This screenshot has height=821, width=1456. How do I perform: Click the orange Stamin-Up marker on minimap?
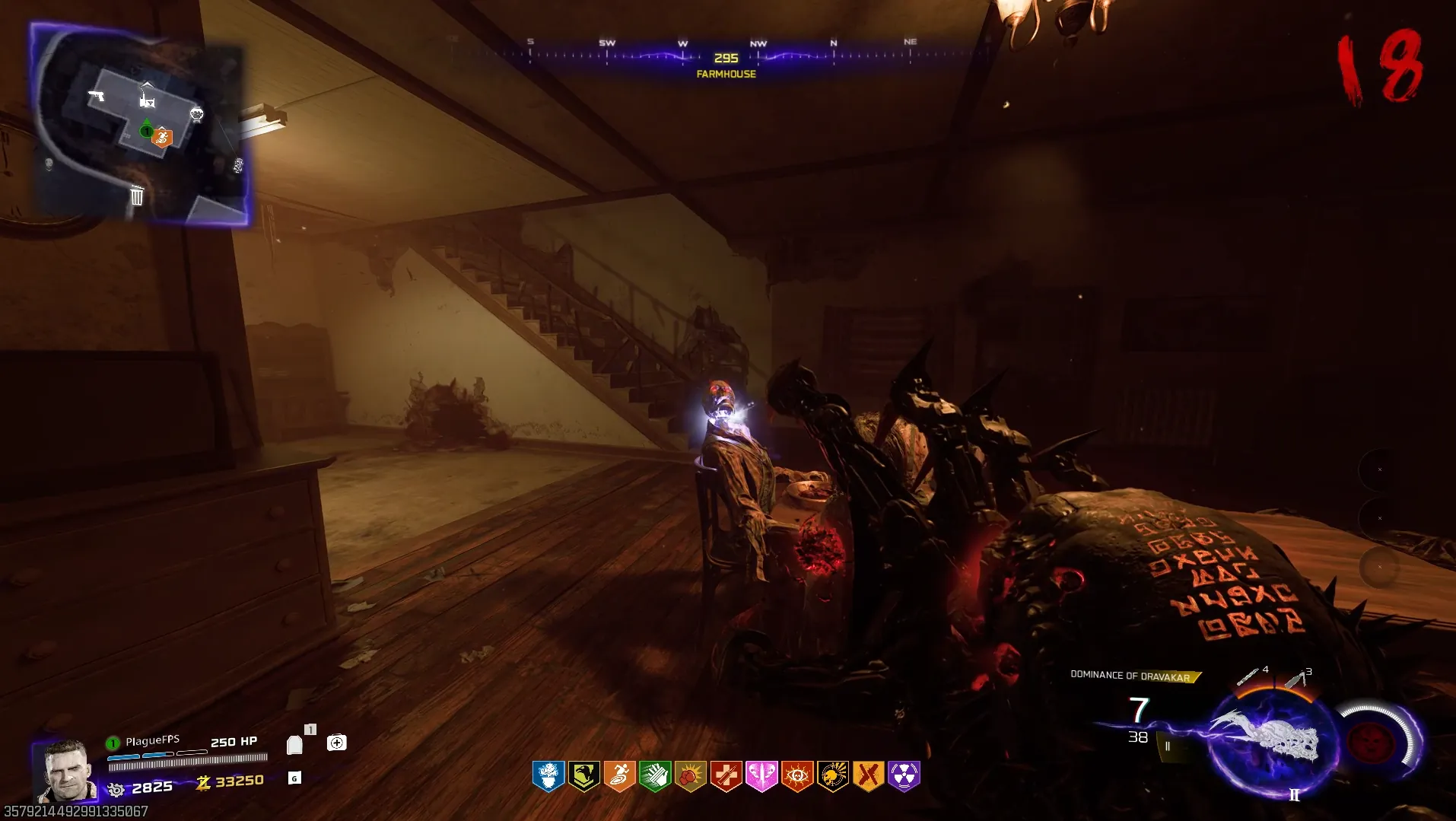pos(162,137)
